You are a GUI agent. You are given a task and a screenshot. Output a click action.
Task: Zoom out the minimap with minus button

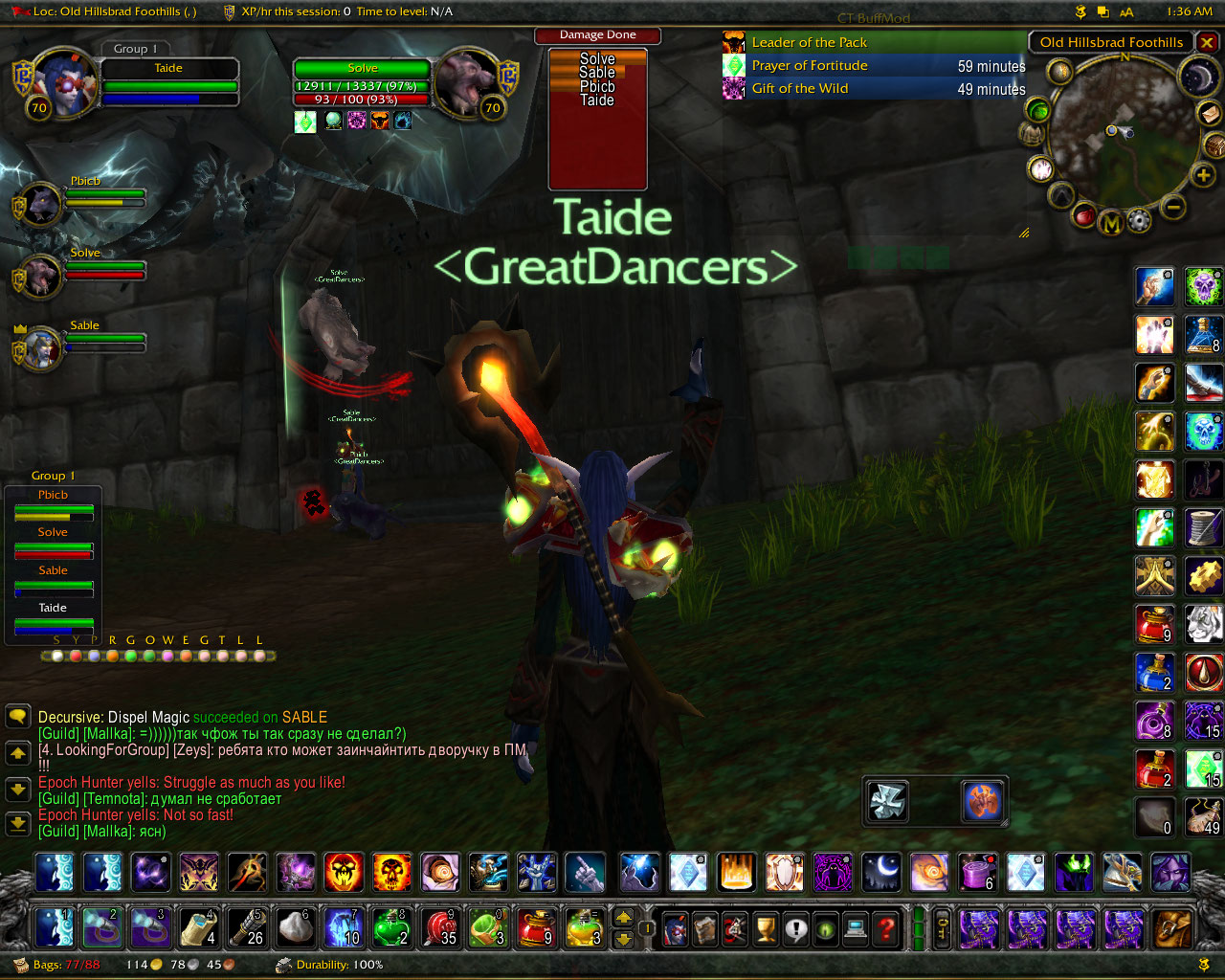coord(1173,207)
